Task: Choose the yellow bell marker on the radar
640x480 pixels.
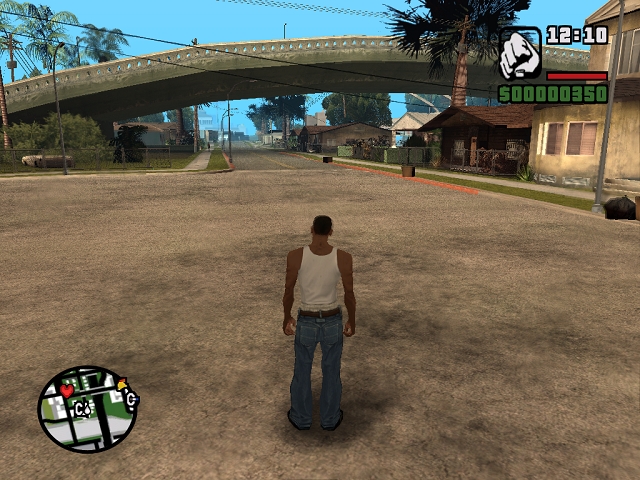Action: [123, 384]
